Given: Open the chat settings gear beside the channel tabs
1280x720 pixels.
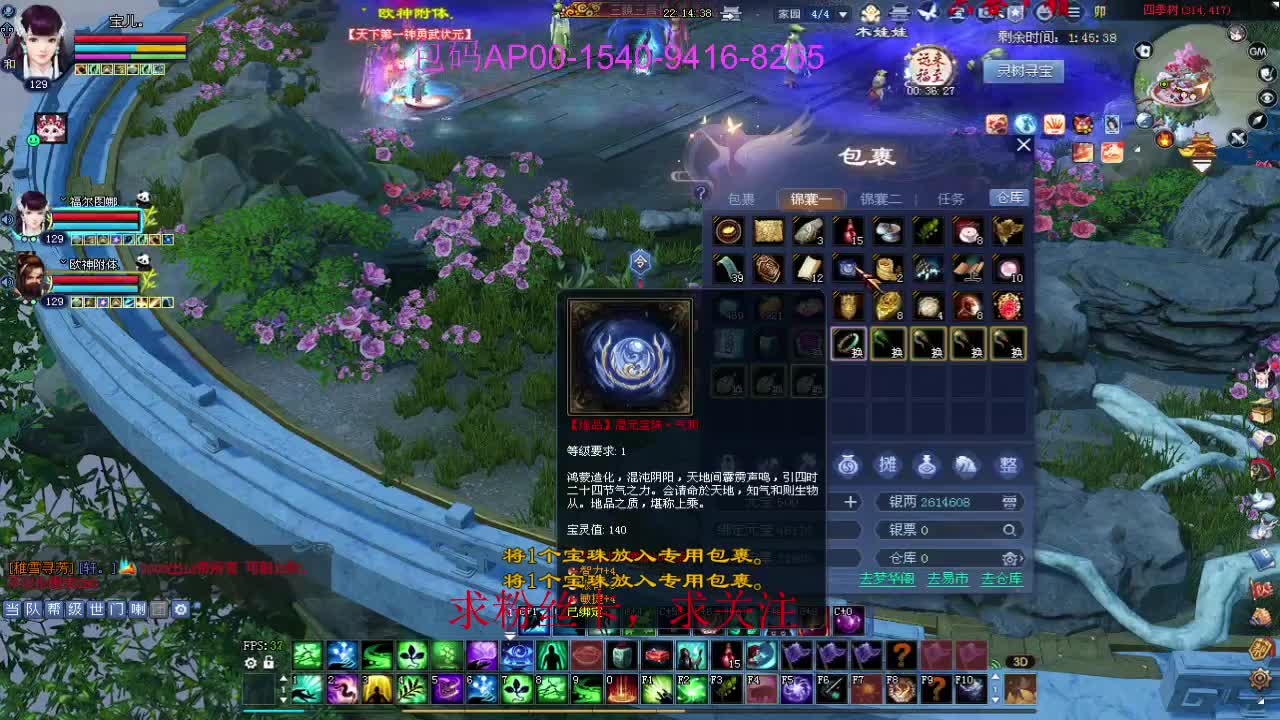Looking at the screenshot, I should point(180,609).
